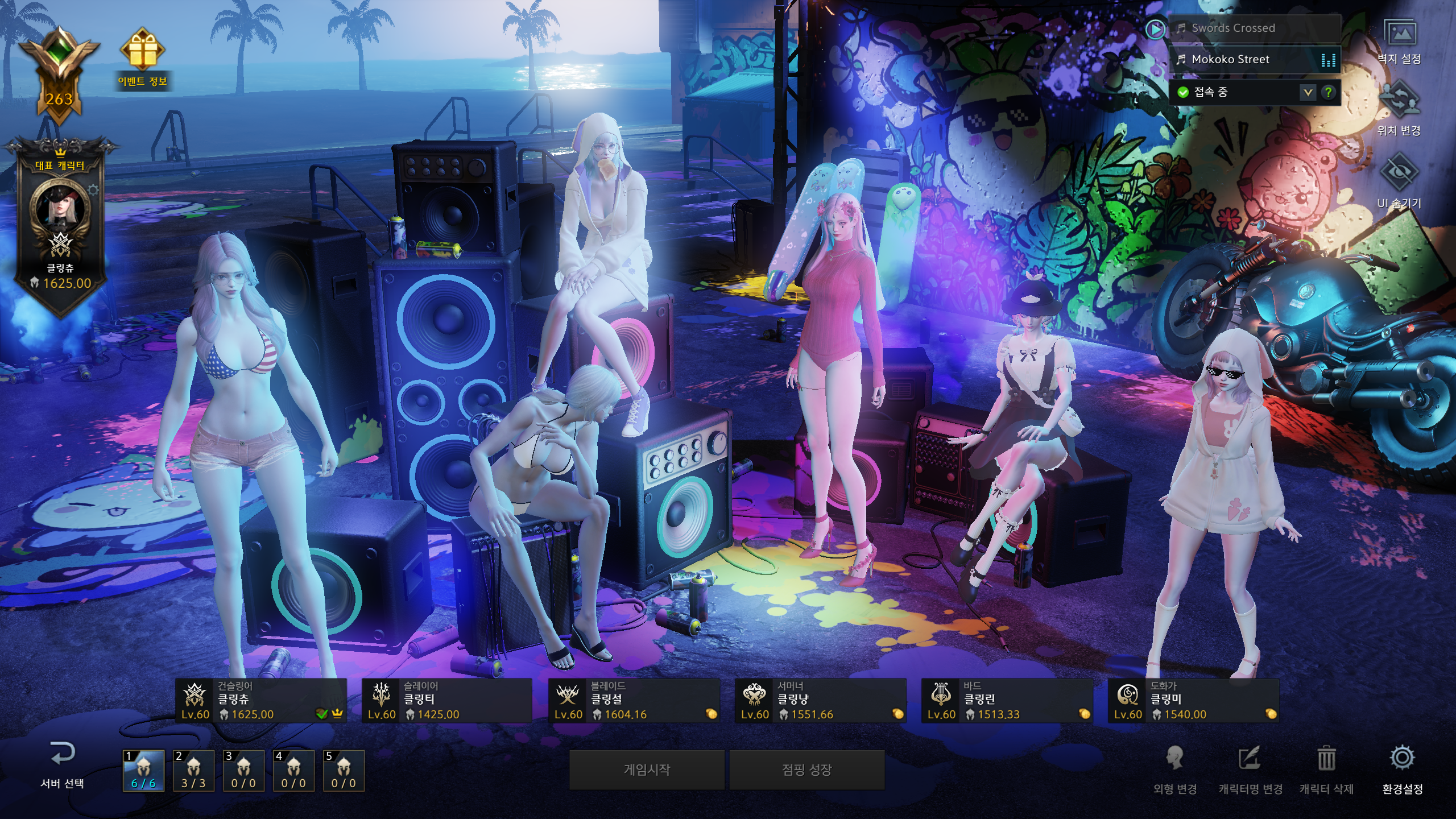This screenshot has width=1456, height=819.
Task: Pick the 블레이드 클링설 character card
Action: 634,701
